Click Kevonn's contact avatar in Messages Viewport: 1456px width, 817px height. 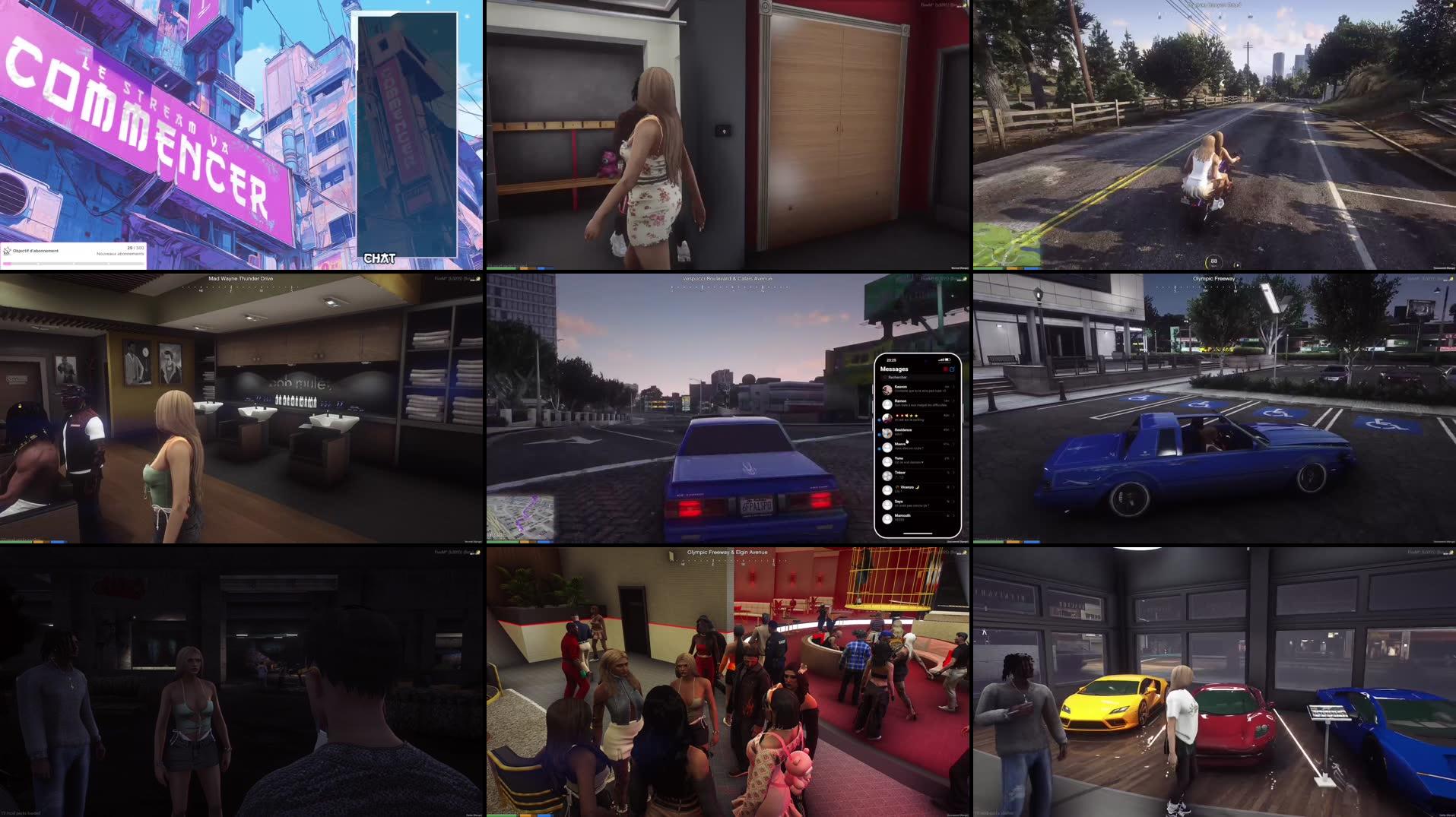point(887,389)
